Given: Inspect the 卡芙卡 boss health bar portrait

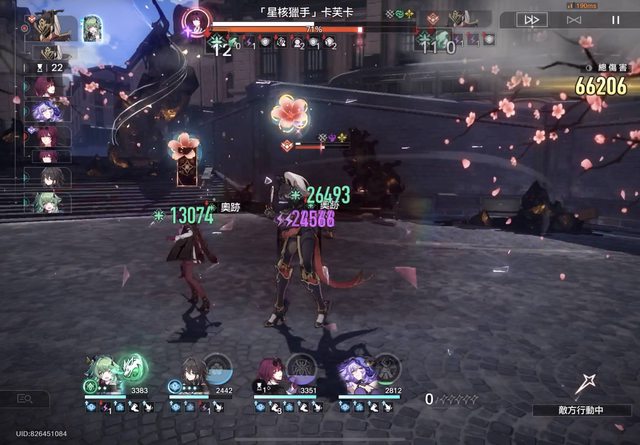Looking at the screenshot, I should [x=197, y=19].
